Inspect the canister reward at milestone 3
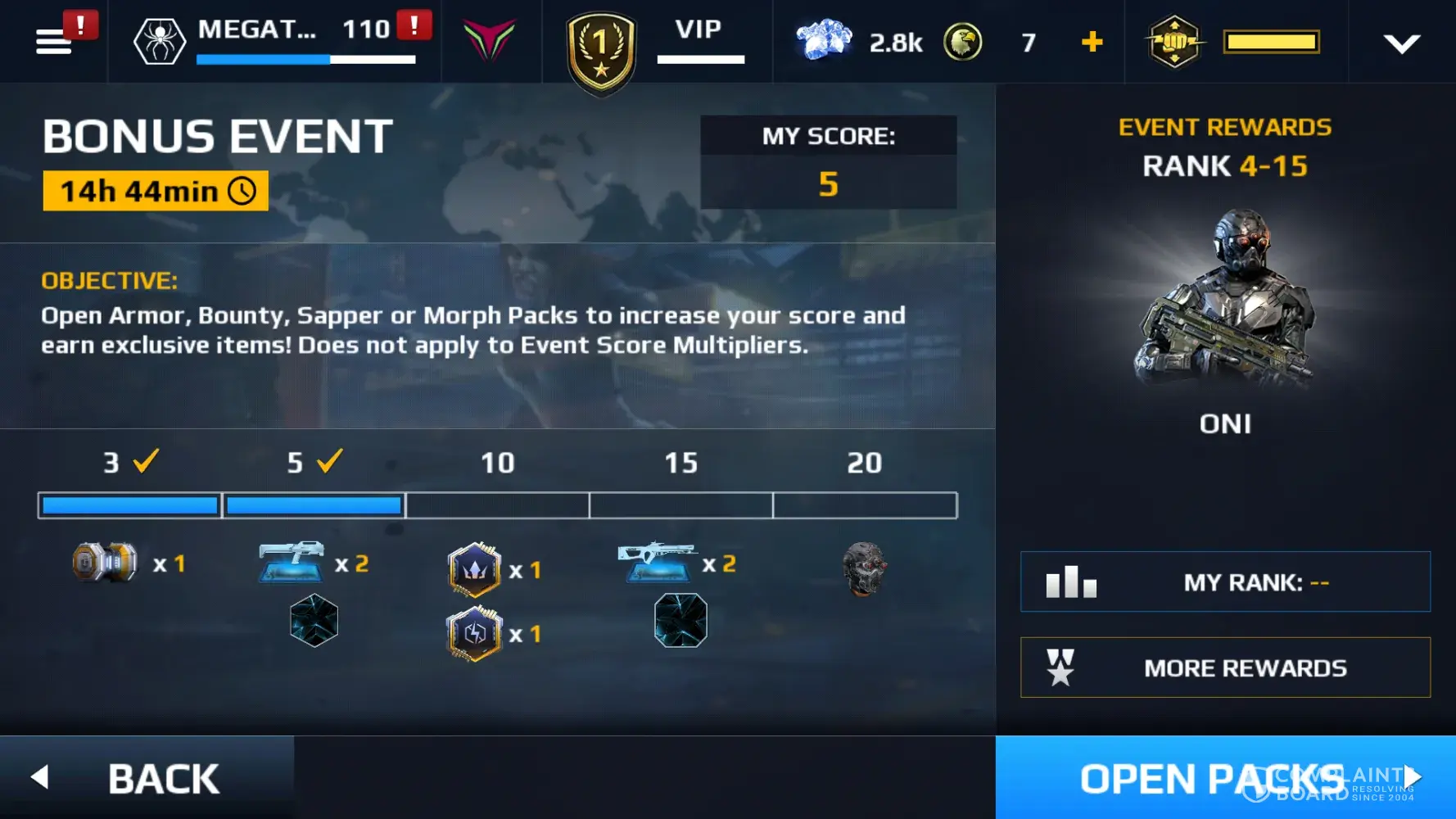Screen dimensions: 1456x819 (x=105, y=563)
